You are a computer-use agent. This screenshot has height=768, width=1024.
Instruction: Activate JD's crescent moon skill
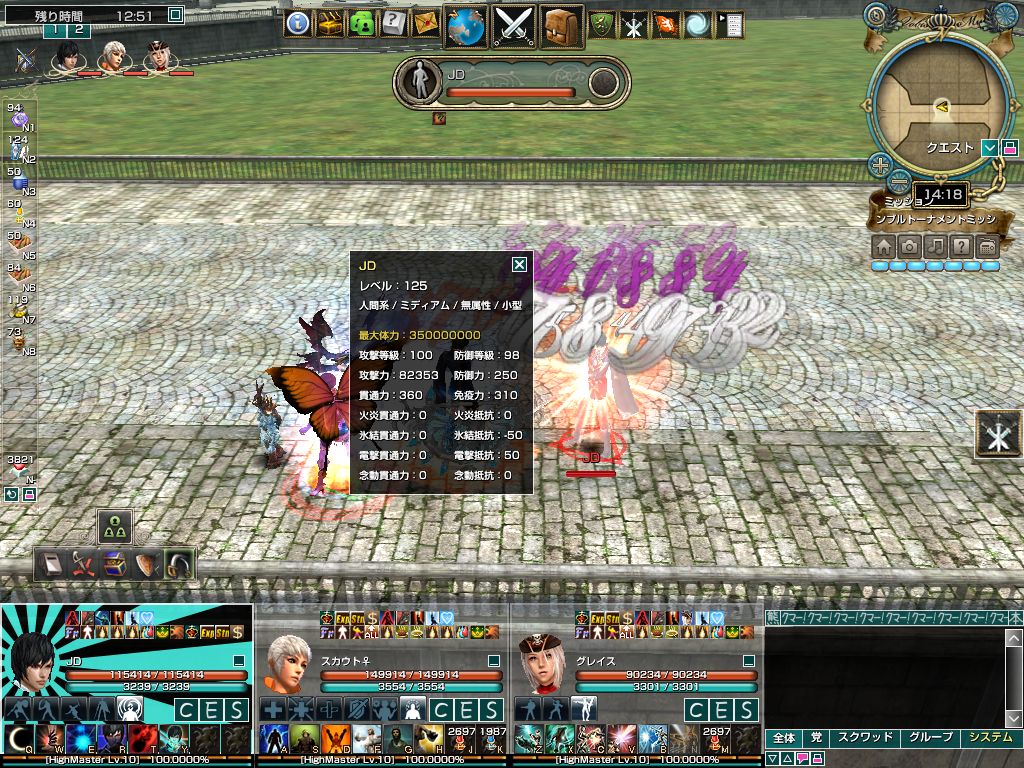pos(19,739)
